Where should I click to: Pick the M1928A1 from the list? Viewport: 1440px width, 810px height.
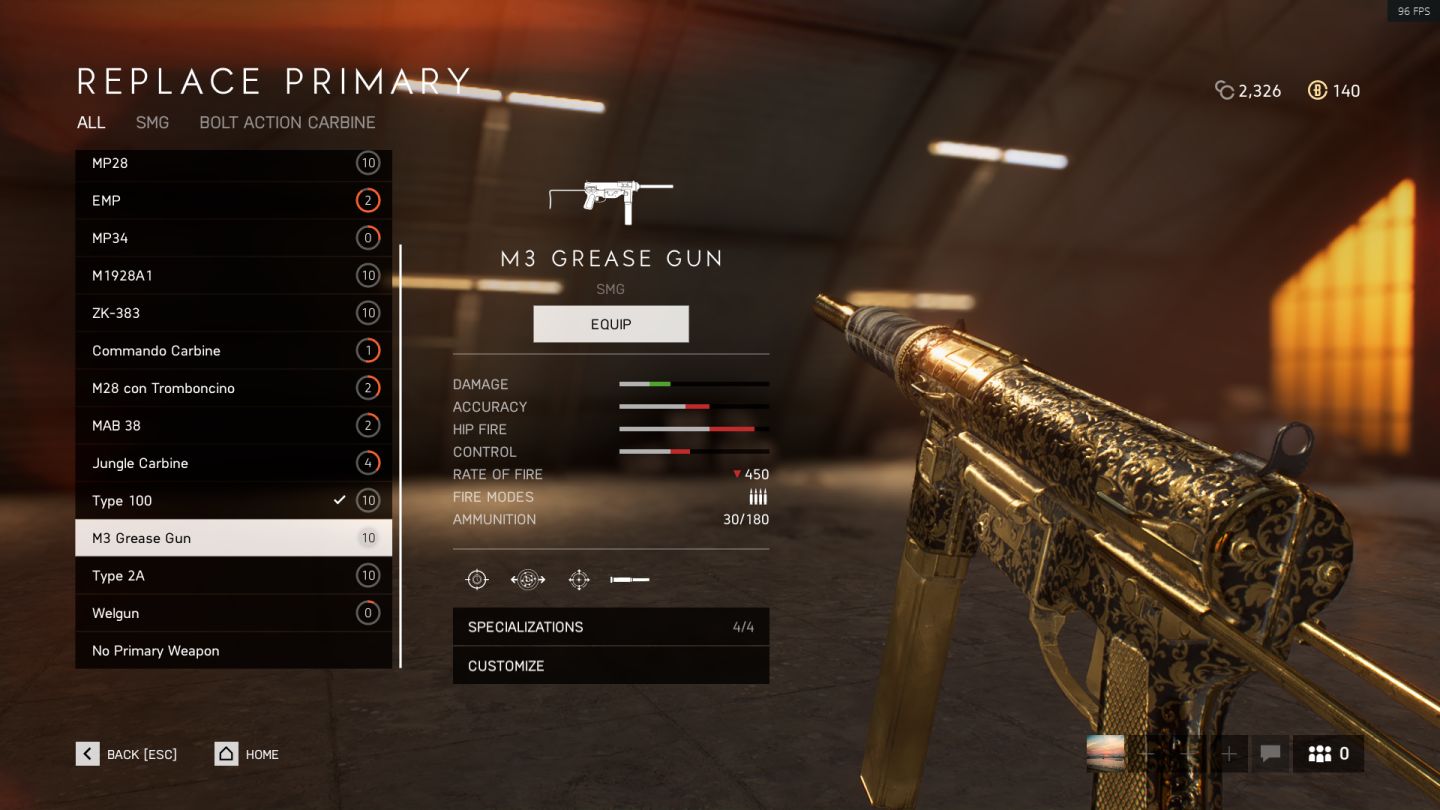(233, 276)
